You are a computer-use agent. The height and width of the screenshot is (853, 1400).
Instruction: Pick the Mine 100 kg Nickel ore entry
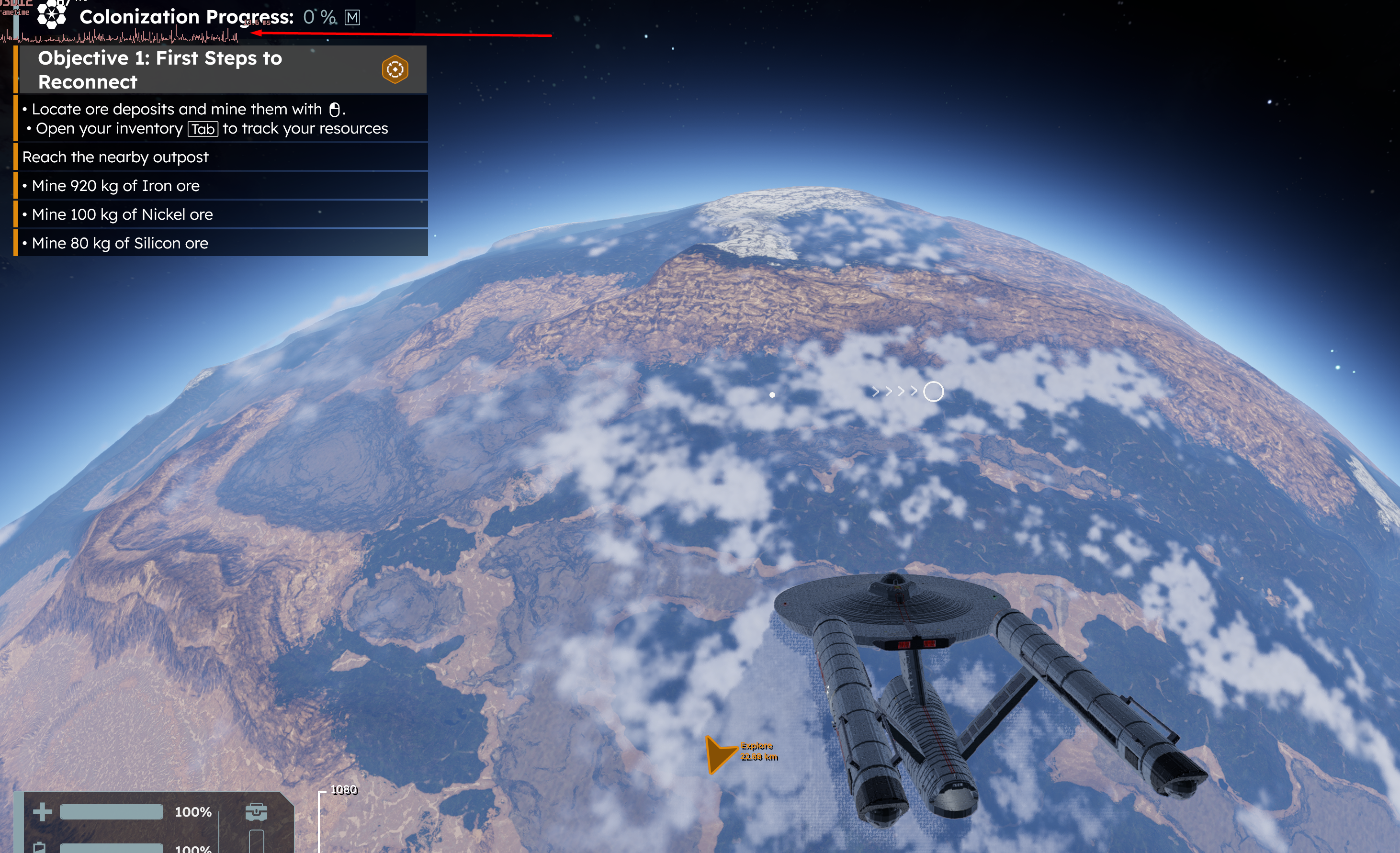point(122,214)
